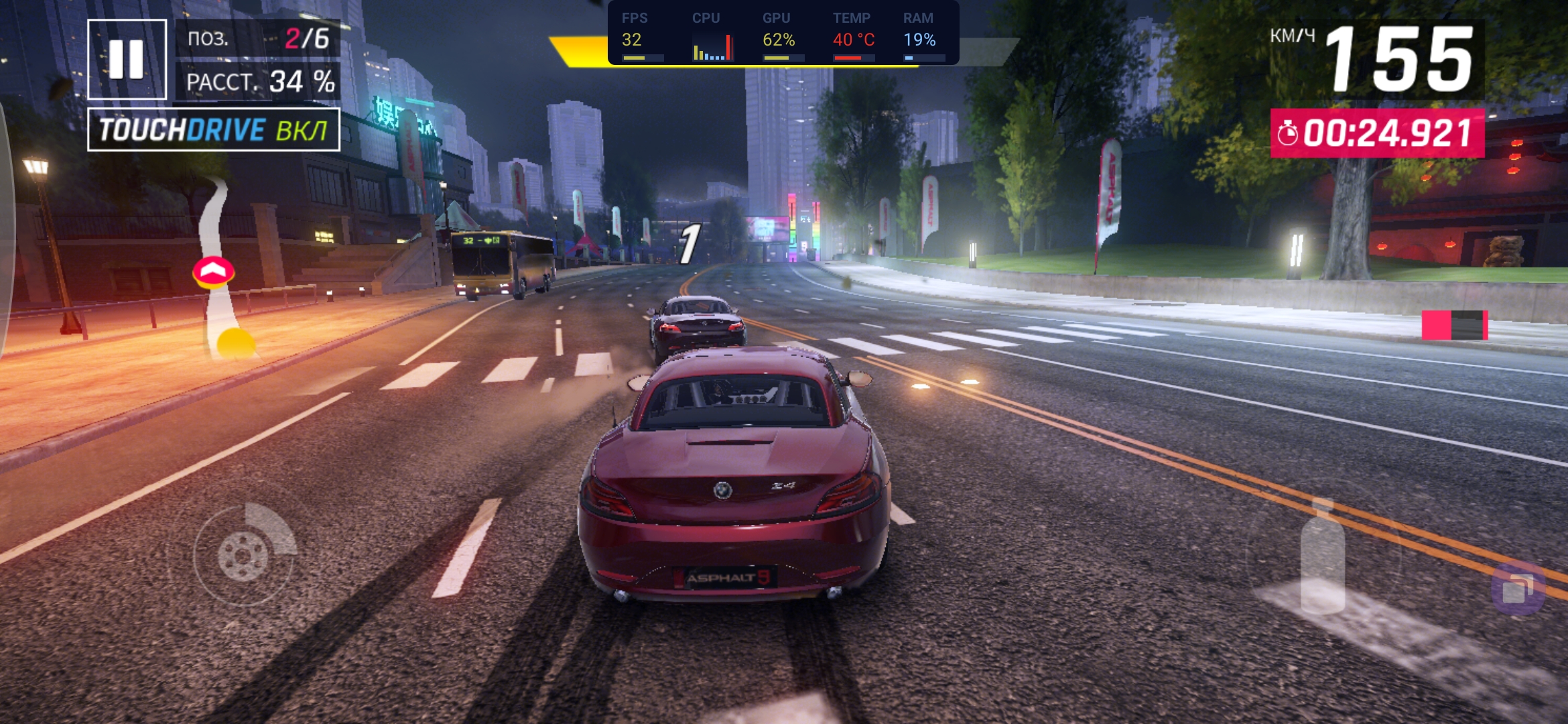Pause the race
Image resolution: width=1568 pixels, height=724 pixels.
pyautogui.click(x=127, y=60)
